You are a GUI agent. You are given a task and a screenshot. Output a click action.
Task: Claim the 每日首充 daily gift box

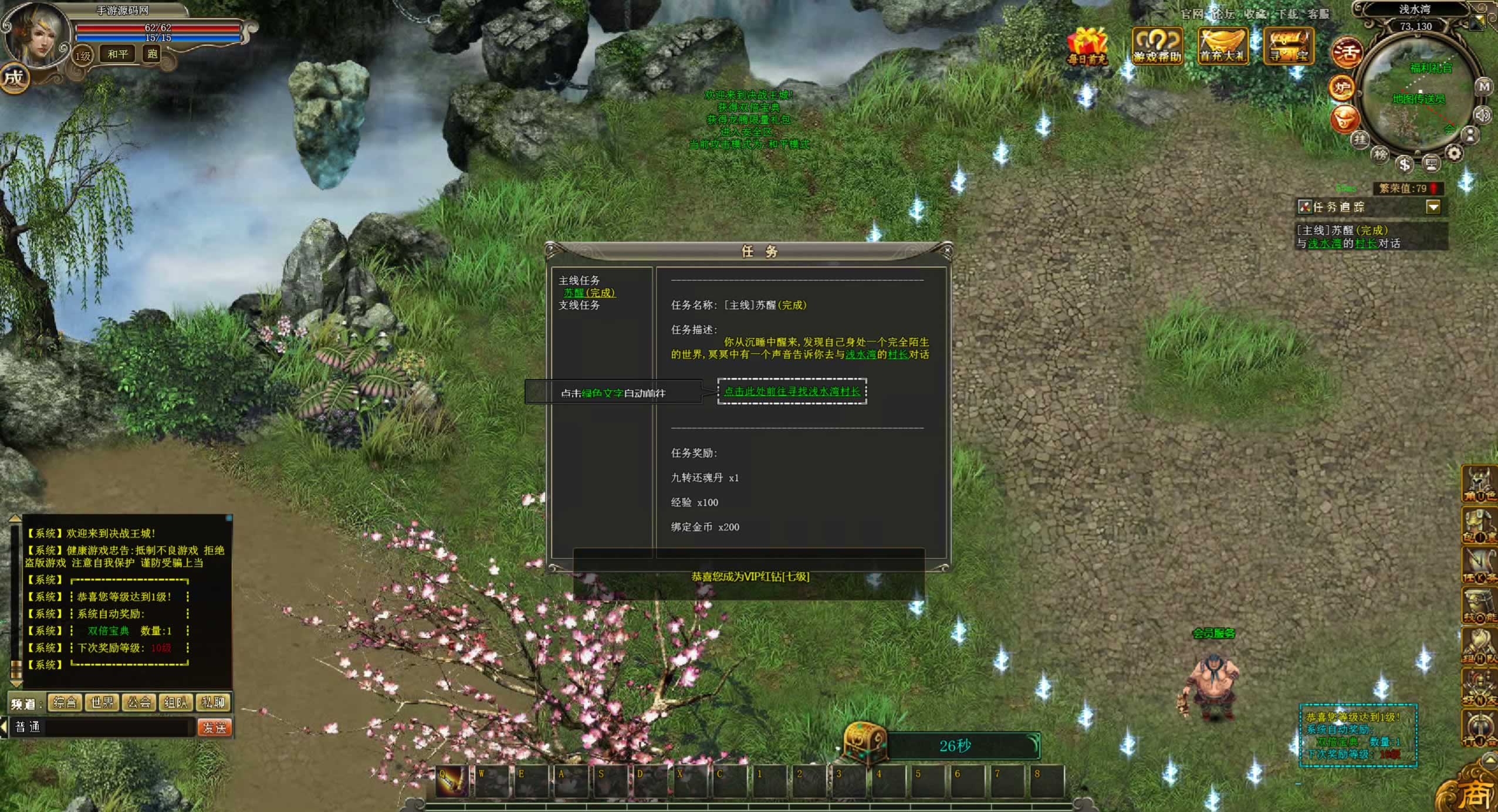coord(1087,46)
